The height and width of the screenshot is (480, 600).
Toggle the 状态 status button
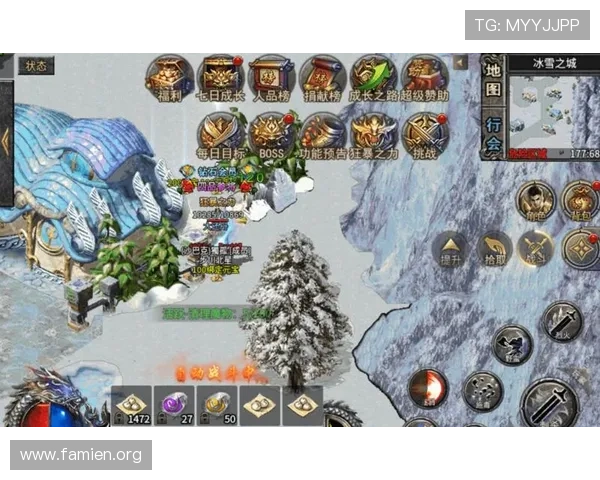click(36, 66)
